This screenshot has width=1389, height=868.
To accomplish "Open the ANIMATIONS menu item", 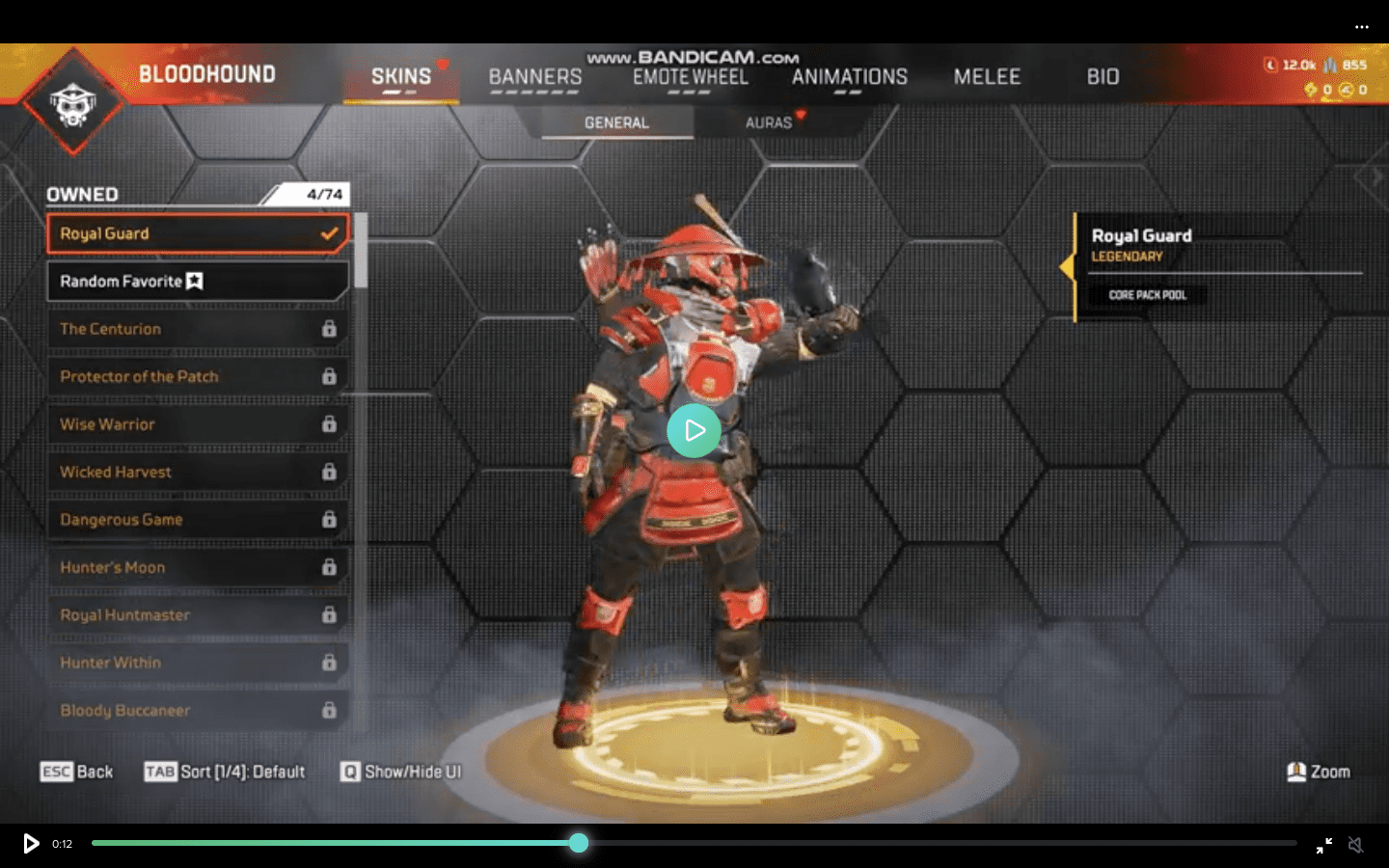I will coord(849,76).
